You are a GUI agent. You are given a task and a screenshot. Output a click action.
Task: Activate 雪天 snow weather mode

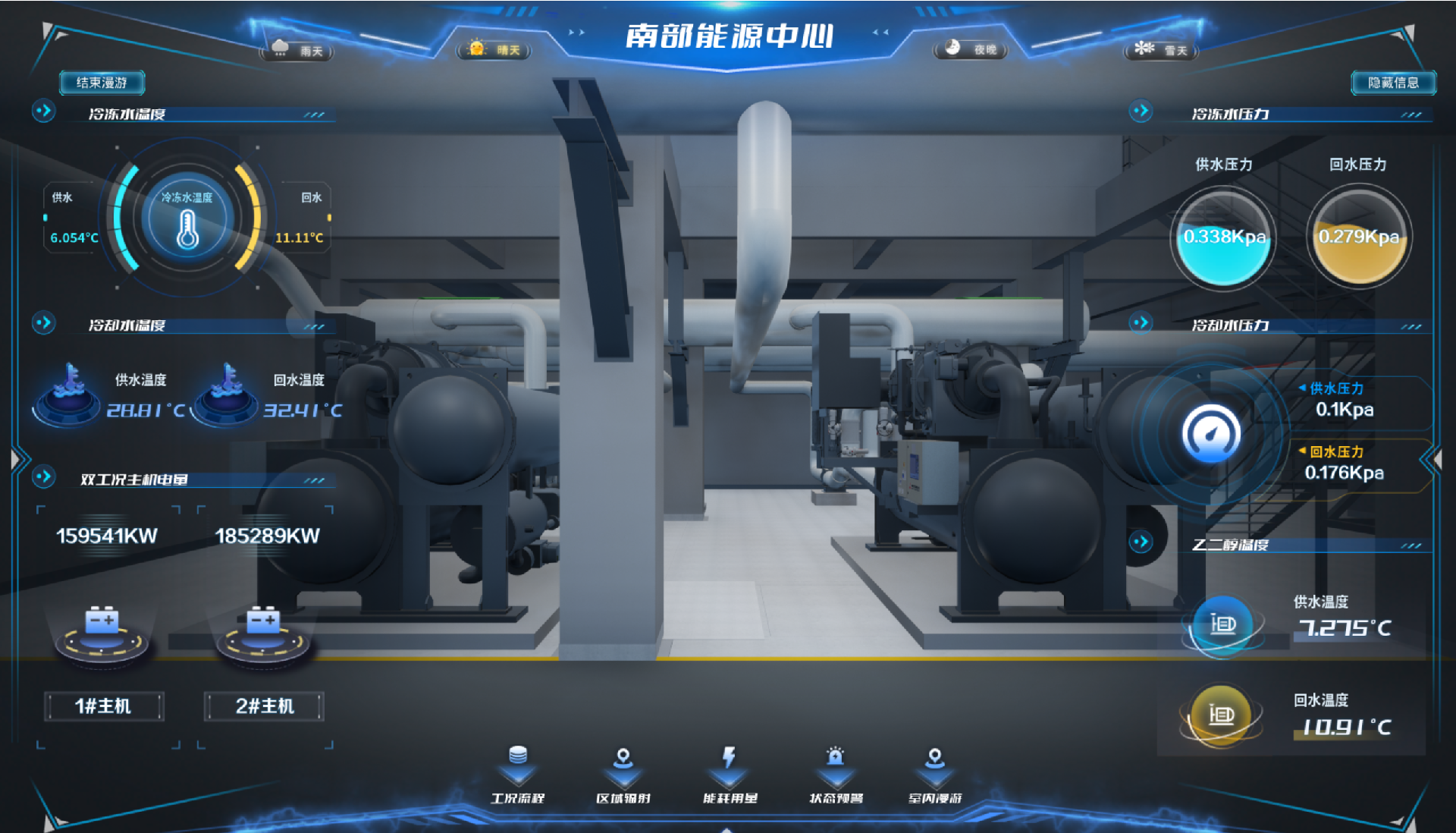pos(1160,49)
